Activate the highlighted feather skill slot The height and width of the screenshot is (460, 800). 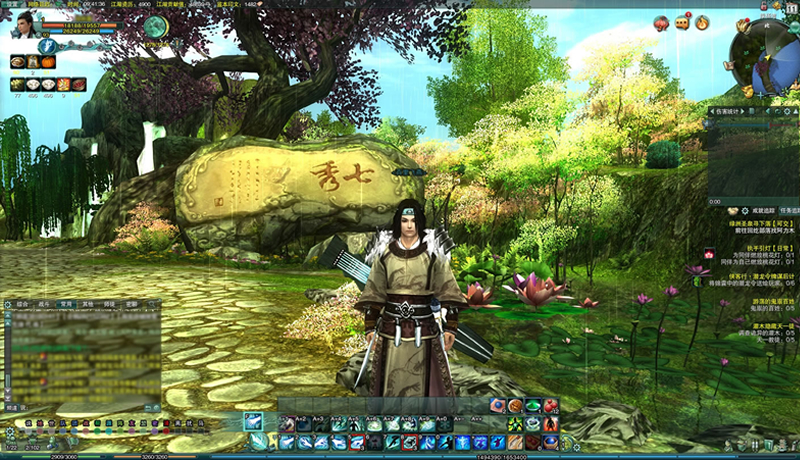(254, 422)
